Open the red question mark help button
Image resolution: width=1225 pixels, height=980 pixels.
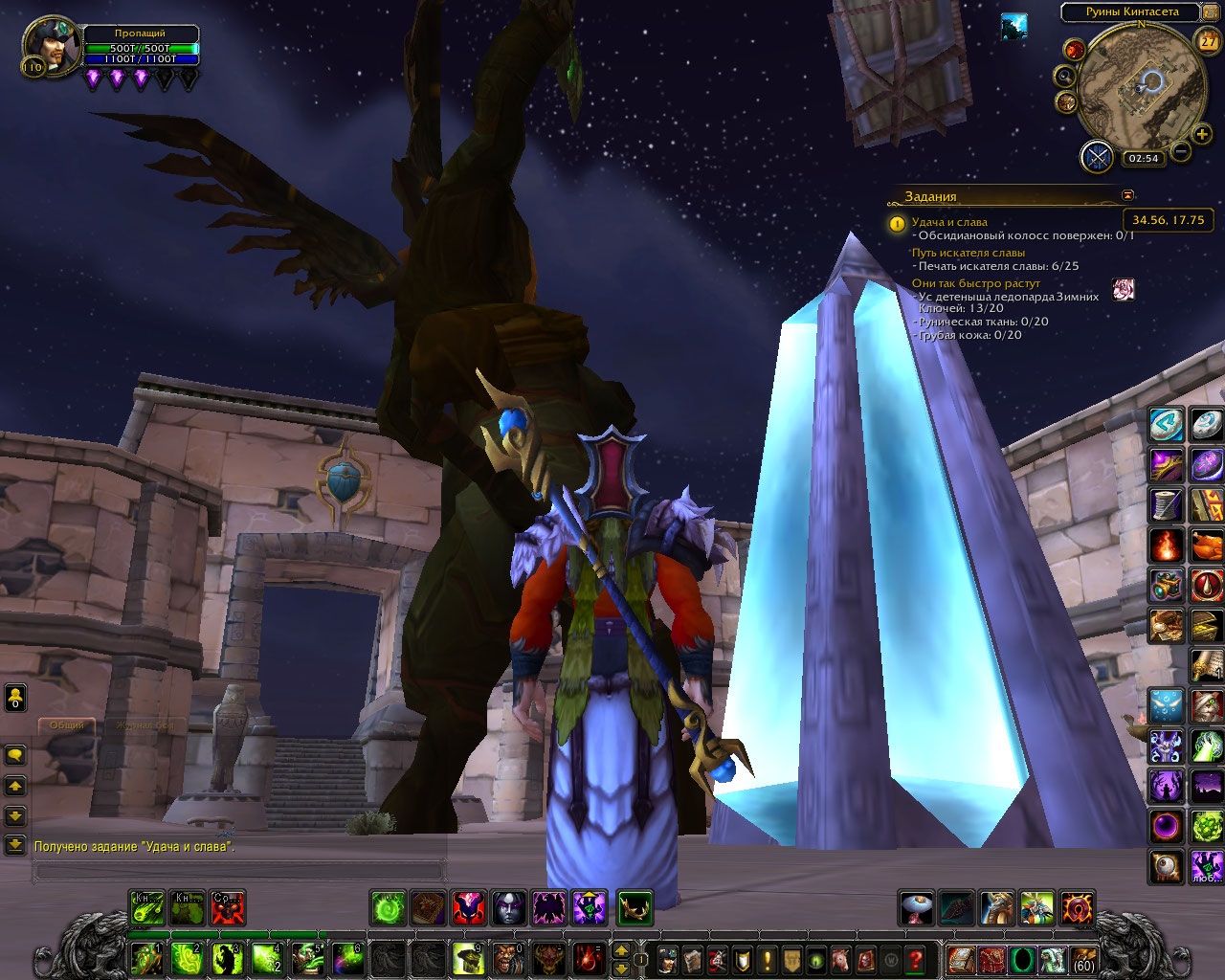(x=916, y=958)
